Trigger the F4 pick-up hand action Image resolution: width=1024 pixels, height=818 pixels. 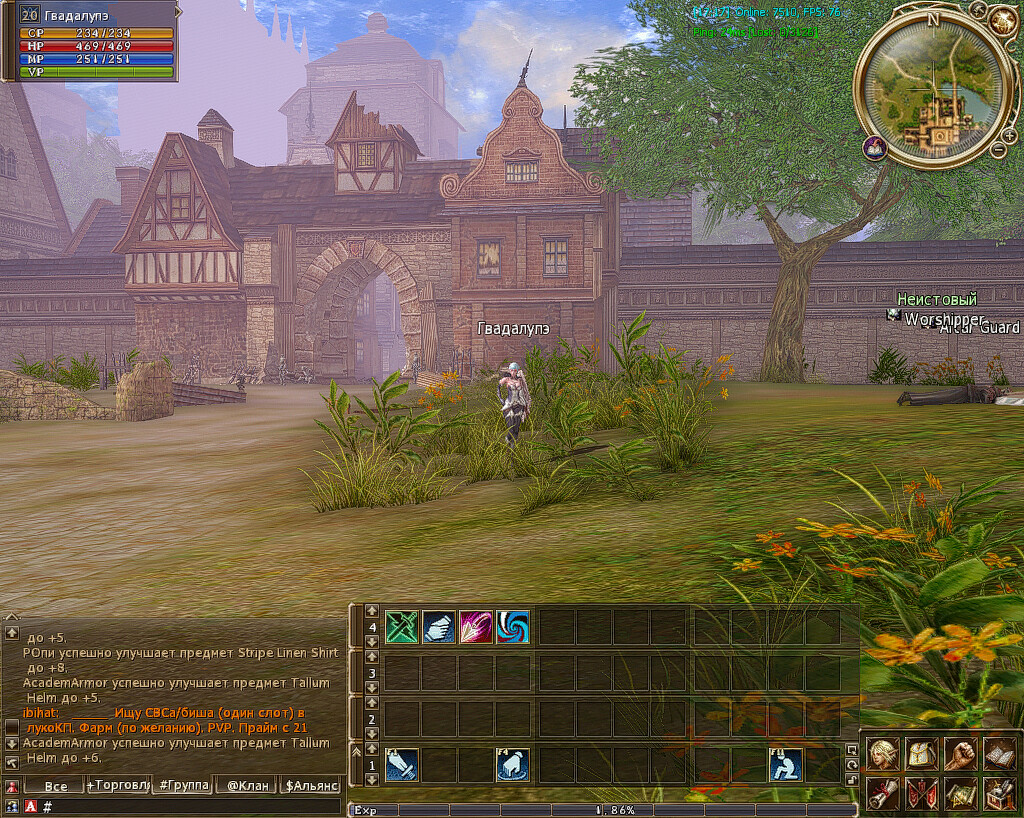point(512,765)
